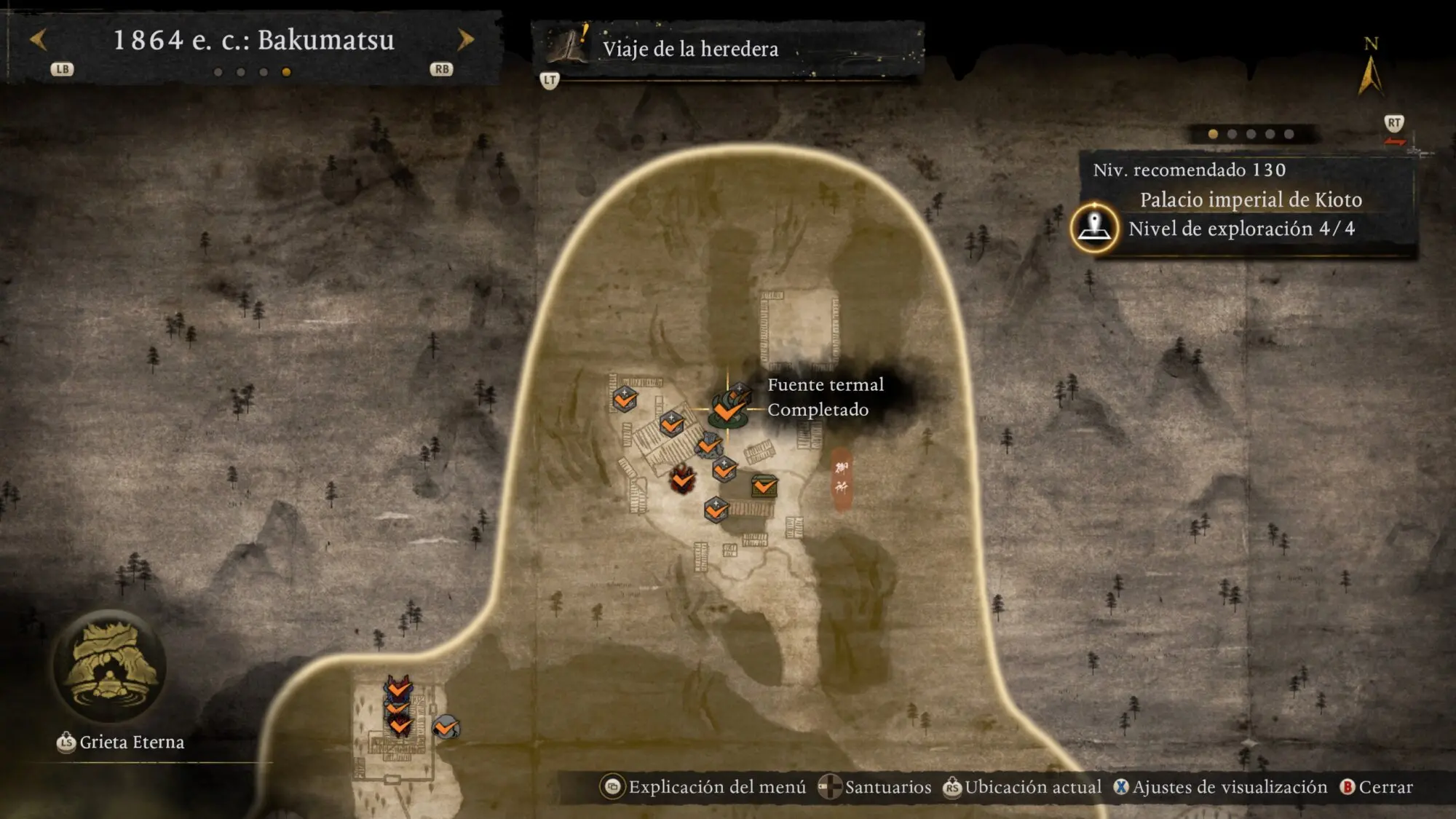Select the red kanji seal map label

click(x=842, y=478)
